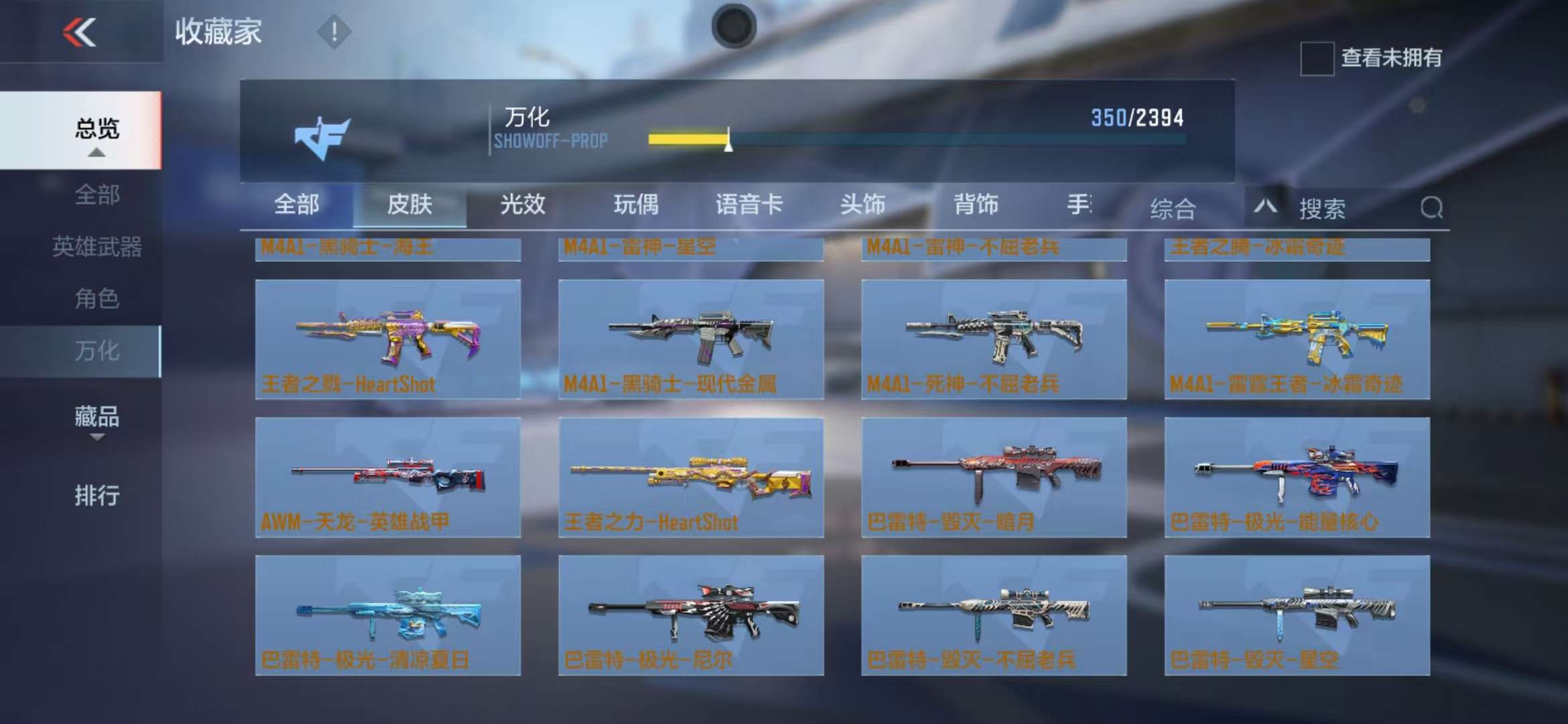Screen dimensions: 1568x724
Task: Select the M4A1-黑骑士-现代金属 skin tile
Action: click(x=691, y=339)
